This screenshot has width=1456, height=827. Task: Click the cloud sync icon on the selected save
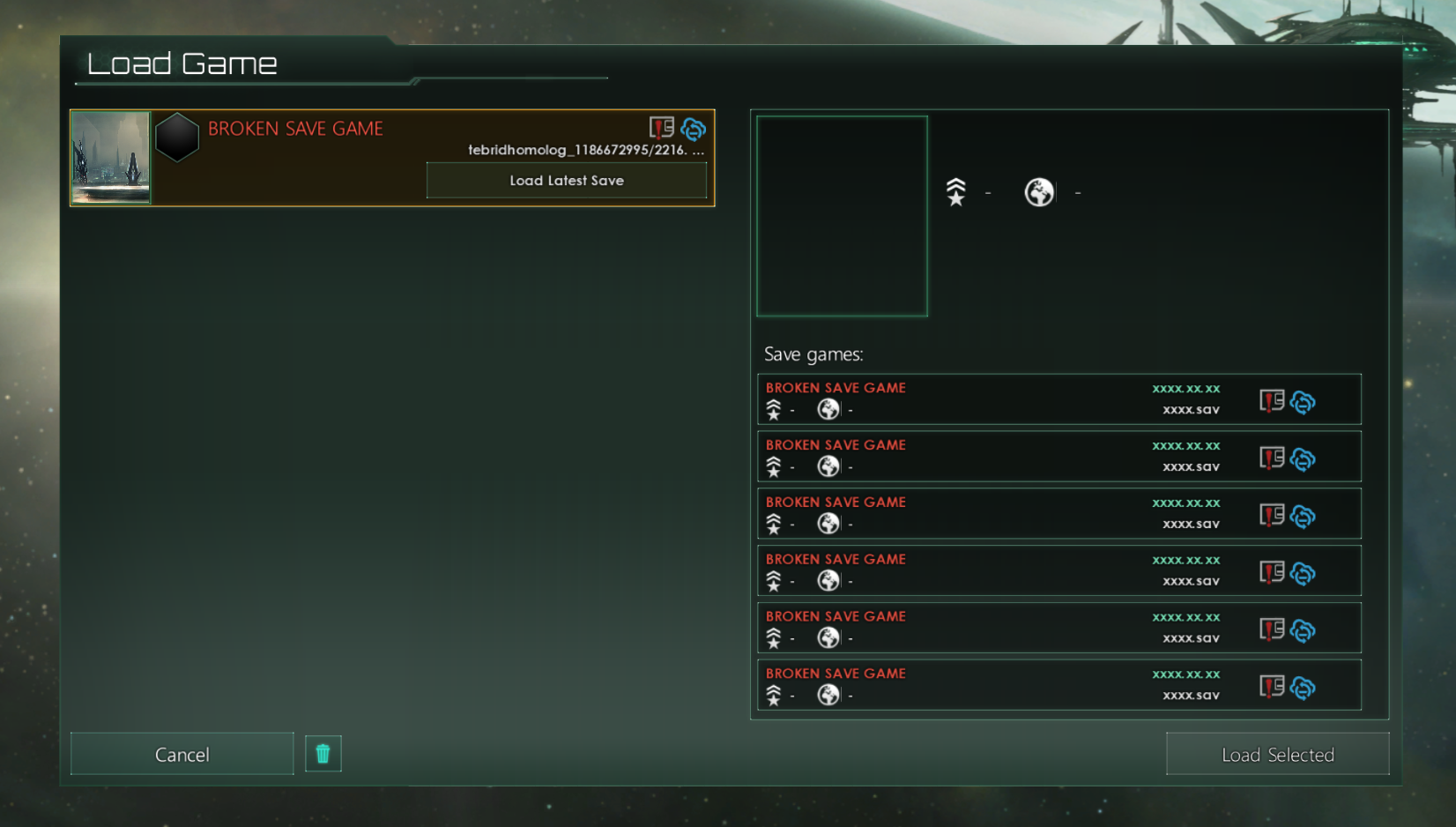pyautogui.click(x=693, y=130)
